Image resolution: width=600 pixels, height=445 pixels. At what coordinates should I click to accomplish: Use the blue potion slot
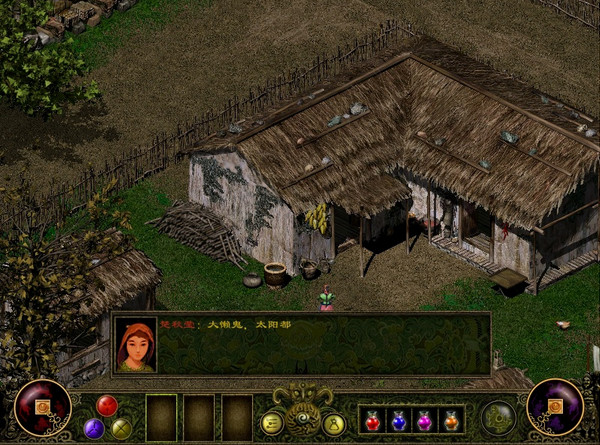pos(399,420)
